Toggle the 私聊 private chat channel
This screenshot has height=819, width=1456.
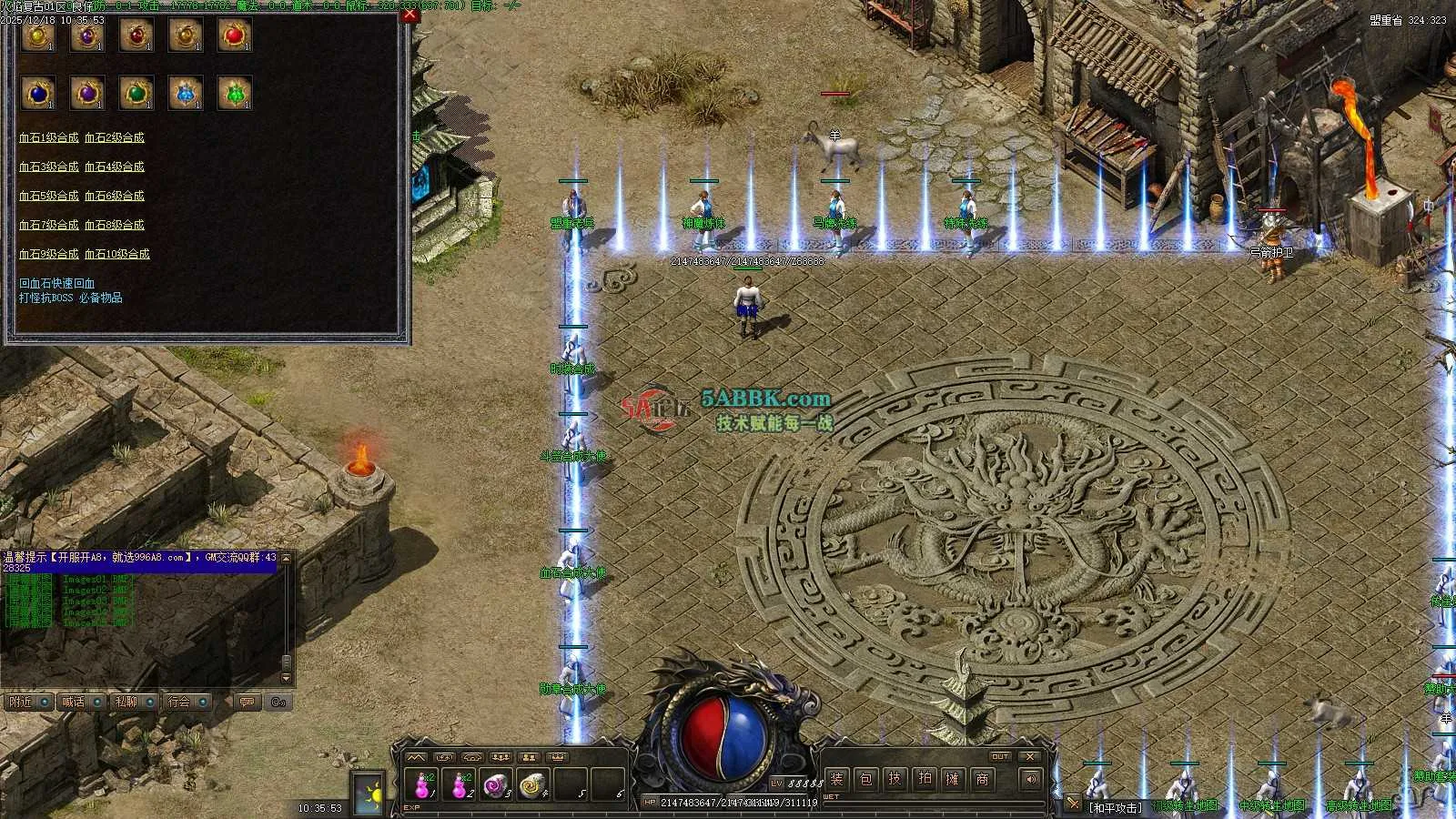pos(129,702)
